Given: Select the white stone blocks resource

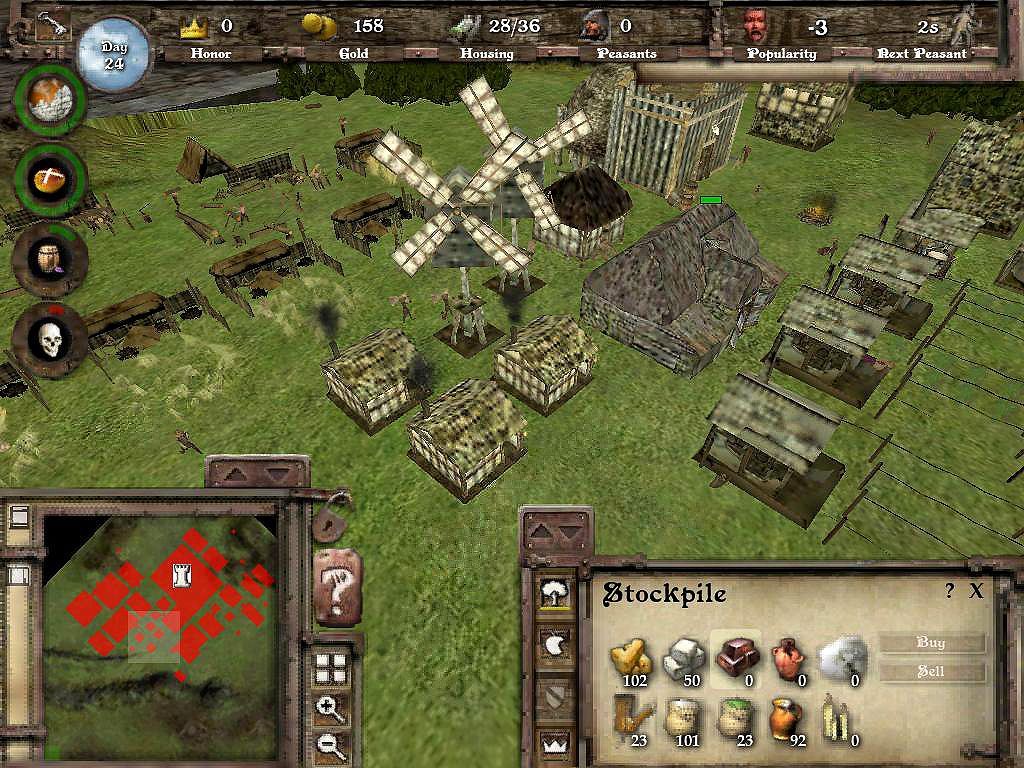Looking at the screenshot, I should click(685, 657).
